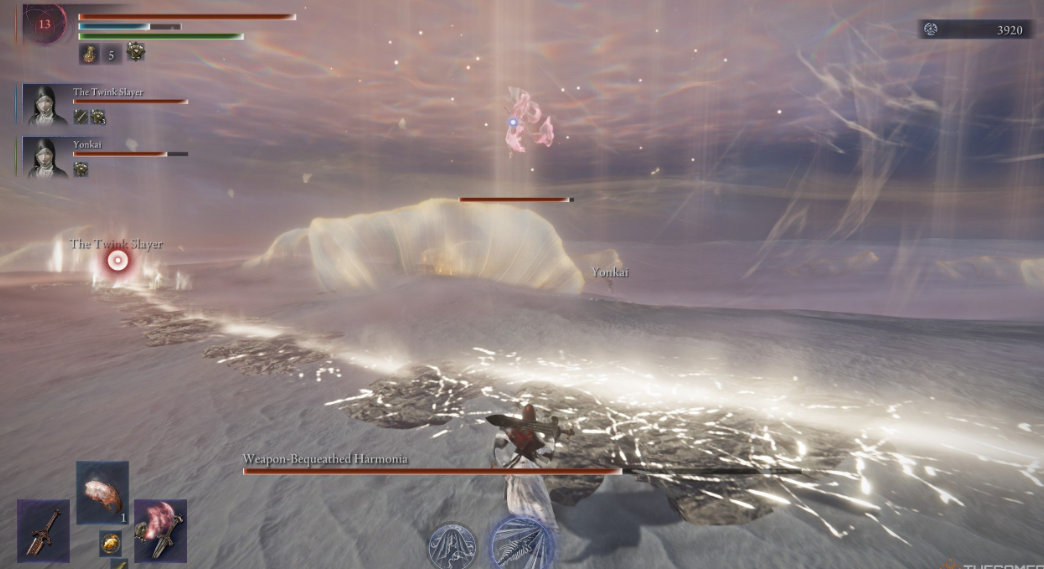Image resolution: width=1044 pixels, height=569 pixels.
Task: Activate the hooded-figure character skill emblem
Action: [x=452, y=546]
